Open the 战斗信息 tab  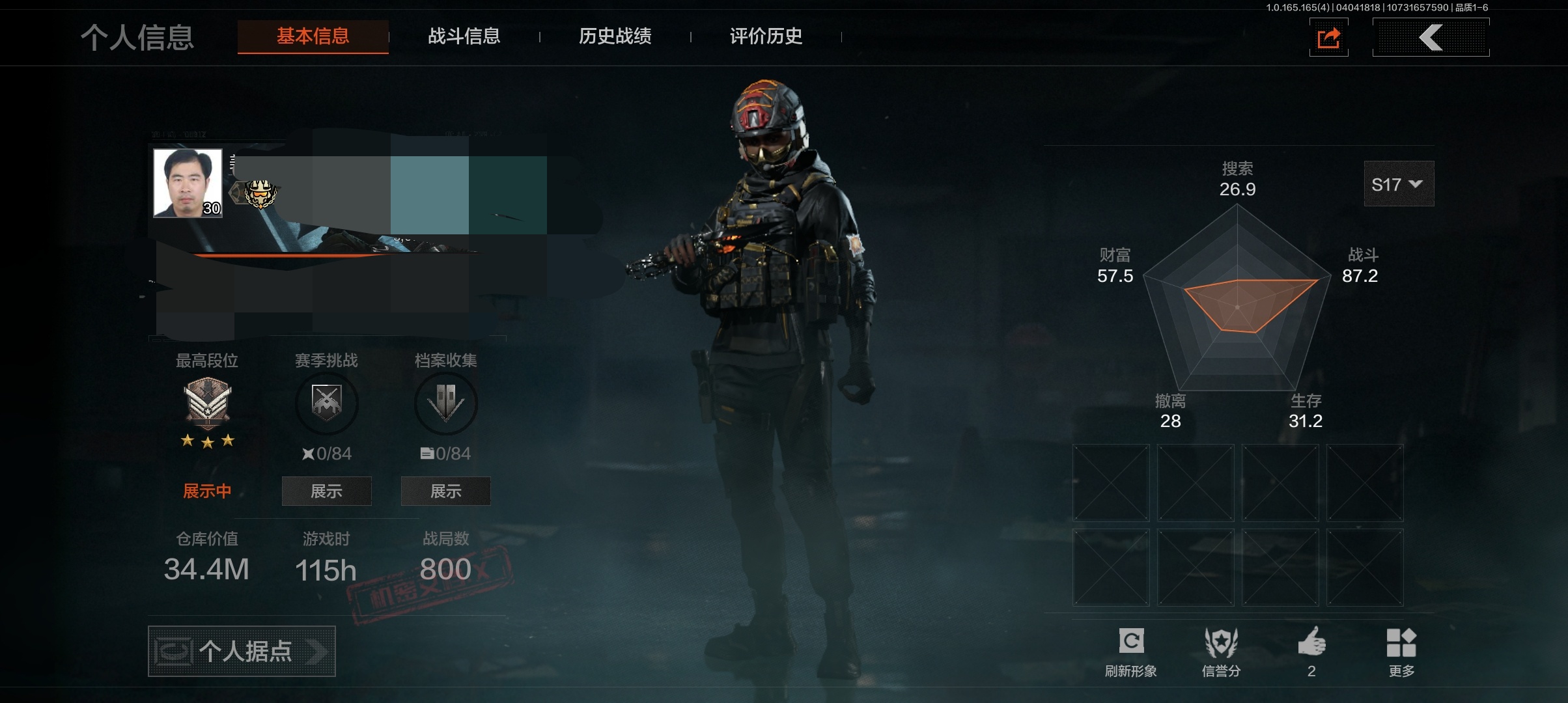464,36
